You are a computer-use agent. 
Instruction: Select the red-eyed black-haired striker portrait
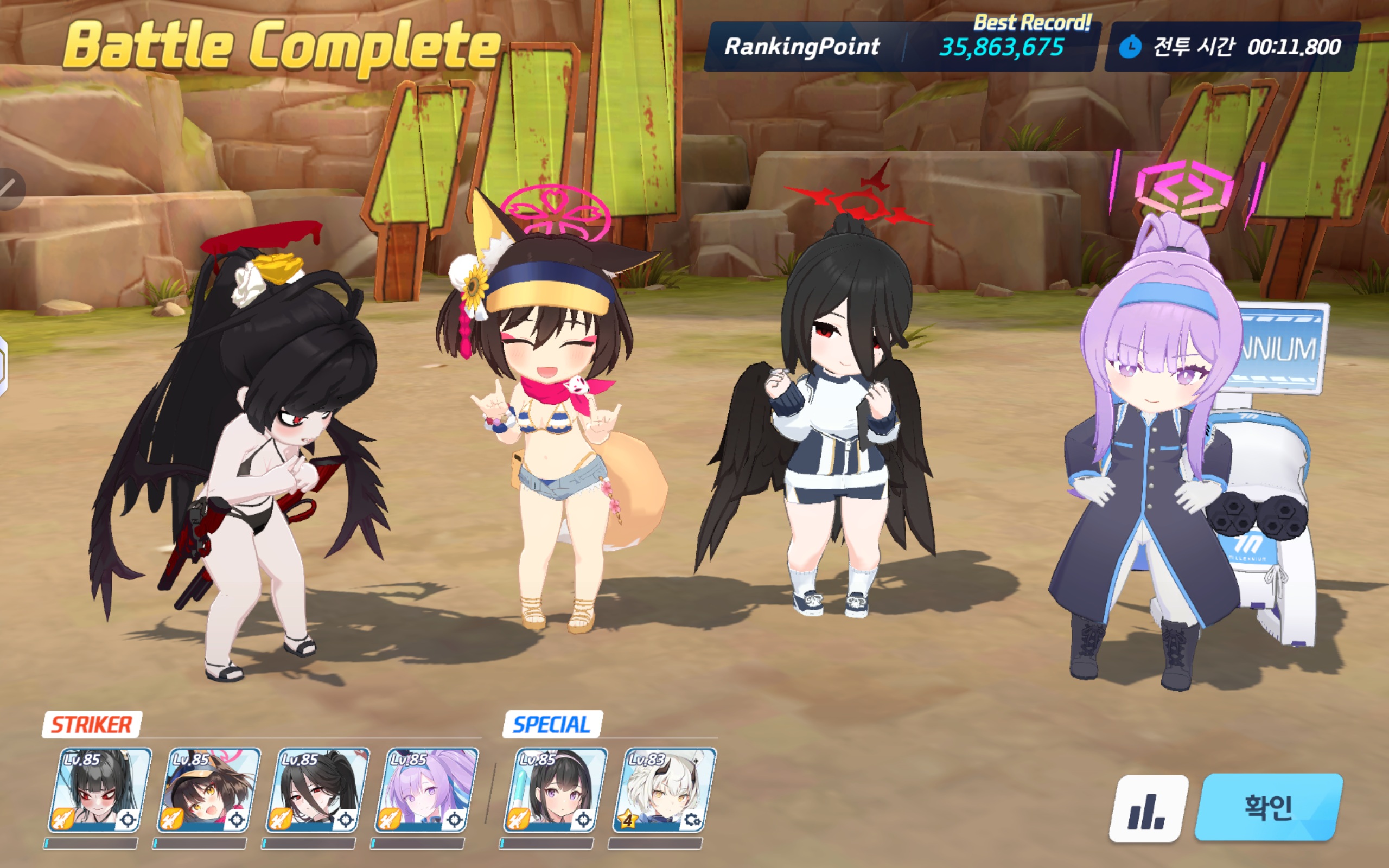(x=100, y=790)
